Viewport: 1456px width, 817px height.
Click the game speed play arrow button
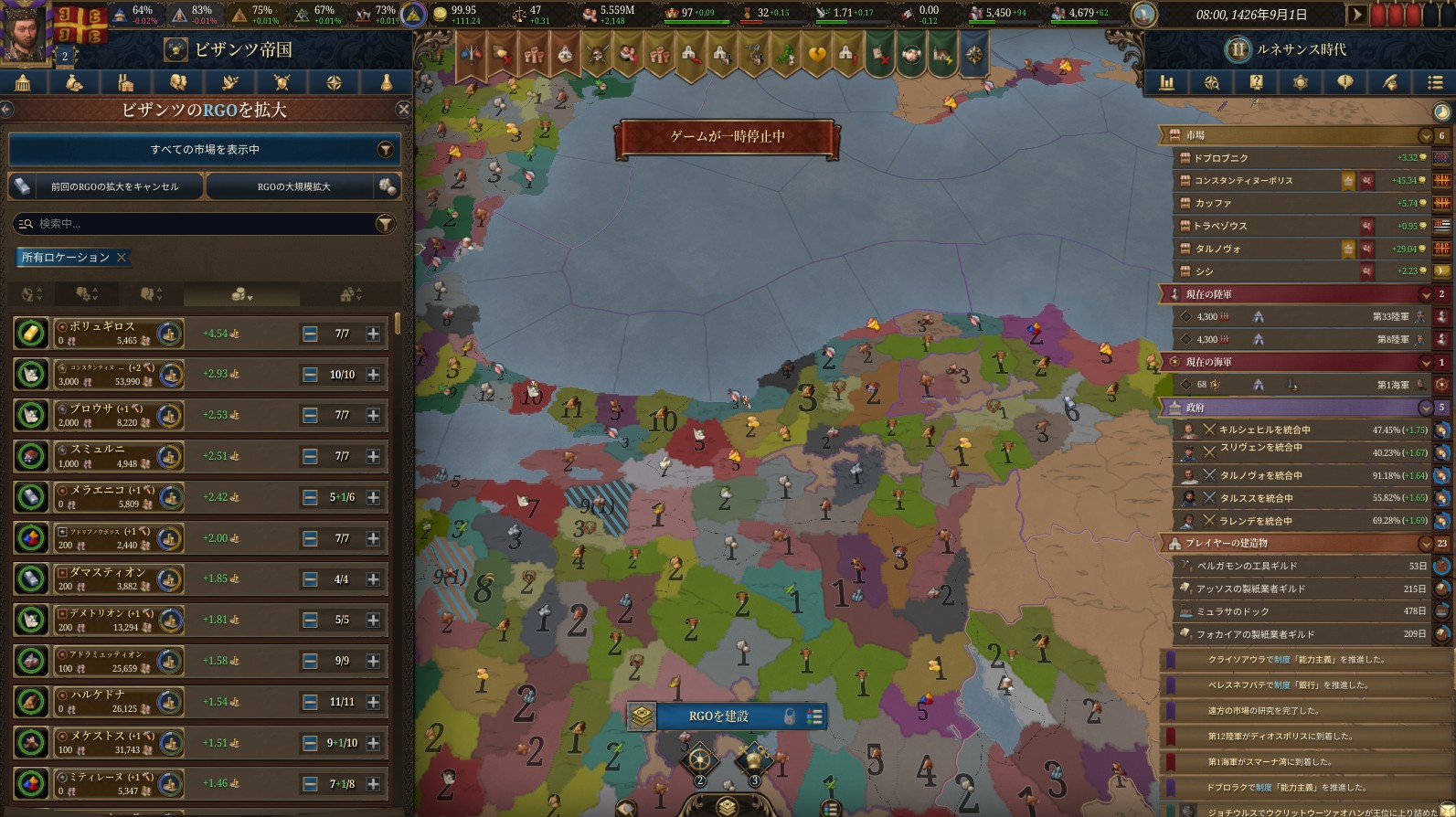point(1357,15)
